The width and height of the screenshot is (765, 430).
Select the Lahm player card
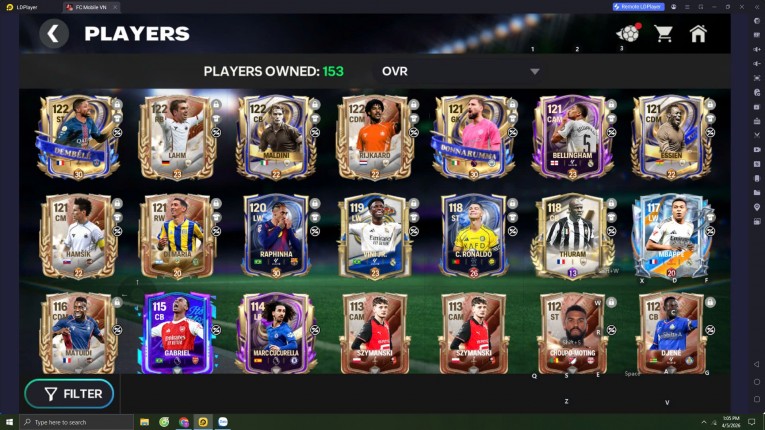(x=177, y=137)
